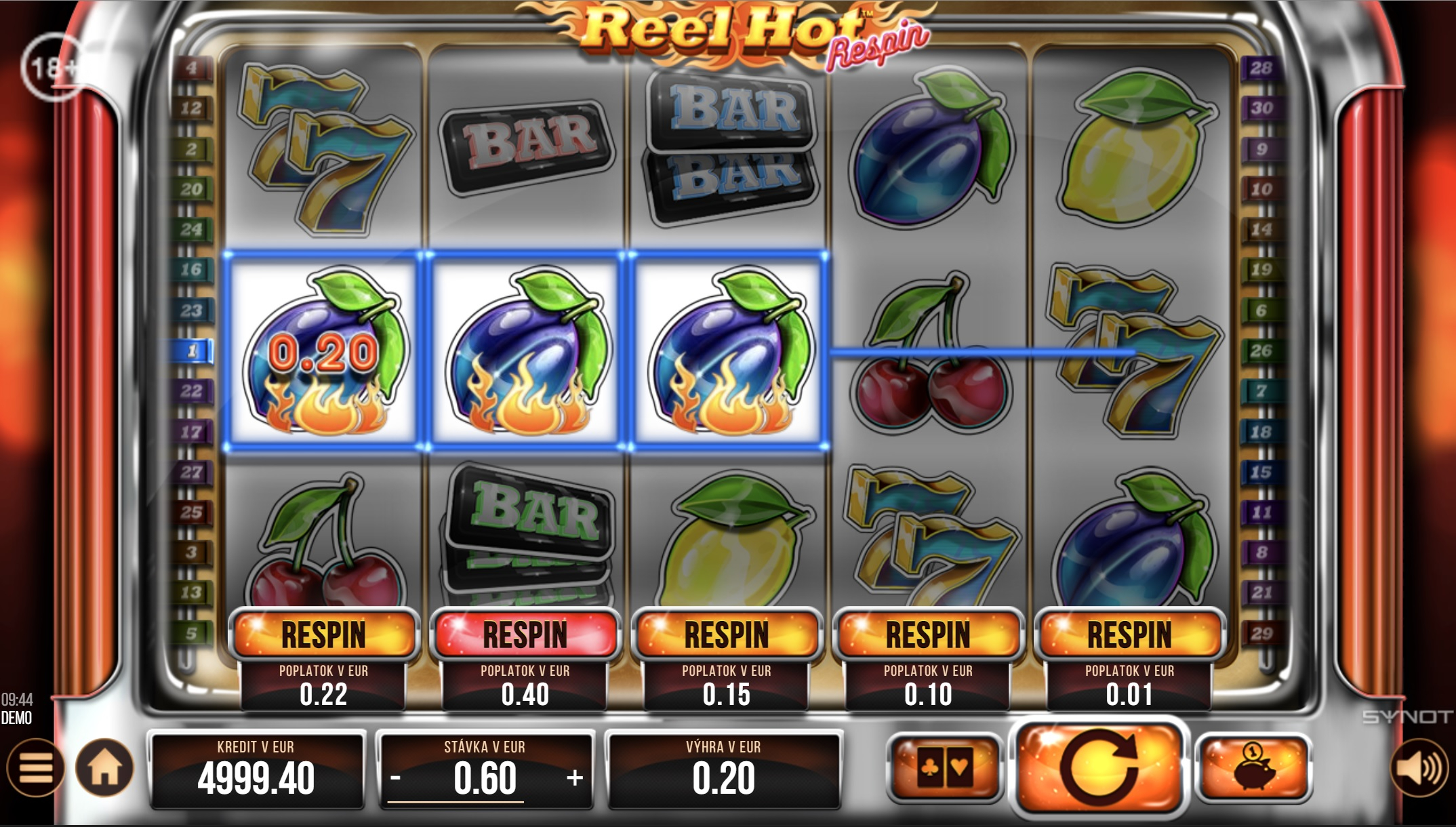Open the hamburger menu

pyautogui.click(x=35, y=768)
